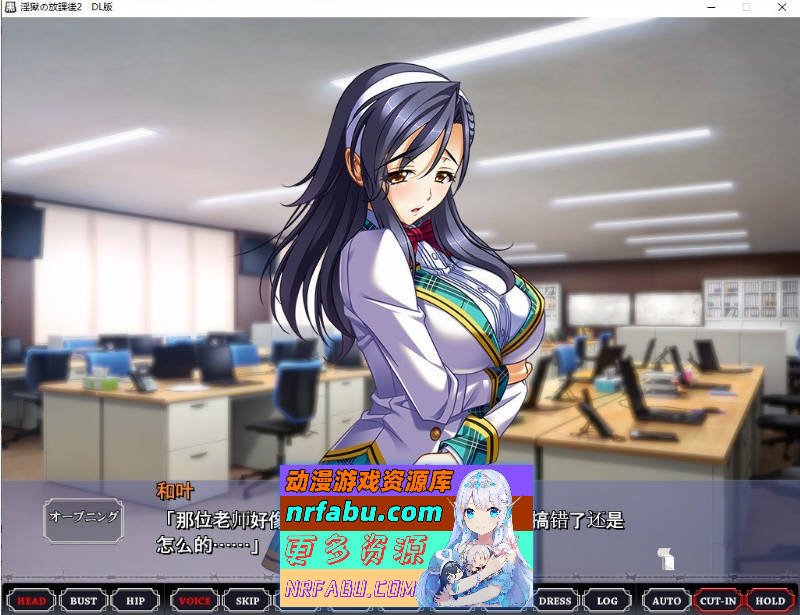Open the message LOG
Viewport: 800px width, 615px height.
point(607,601)
